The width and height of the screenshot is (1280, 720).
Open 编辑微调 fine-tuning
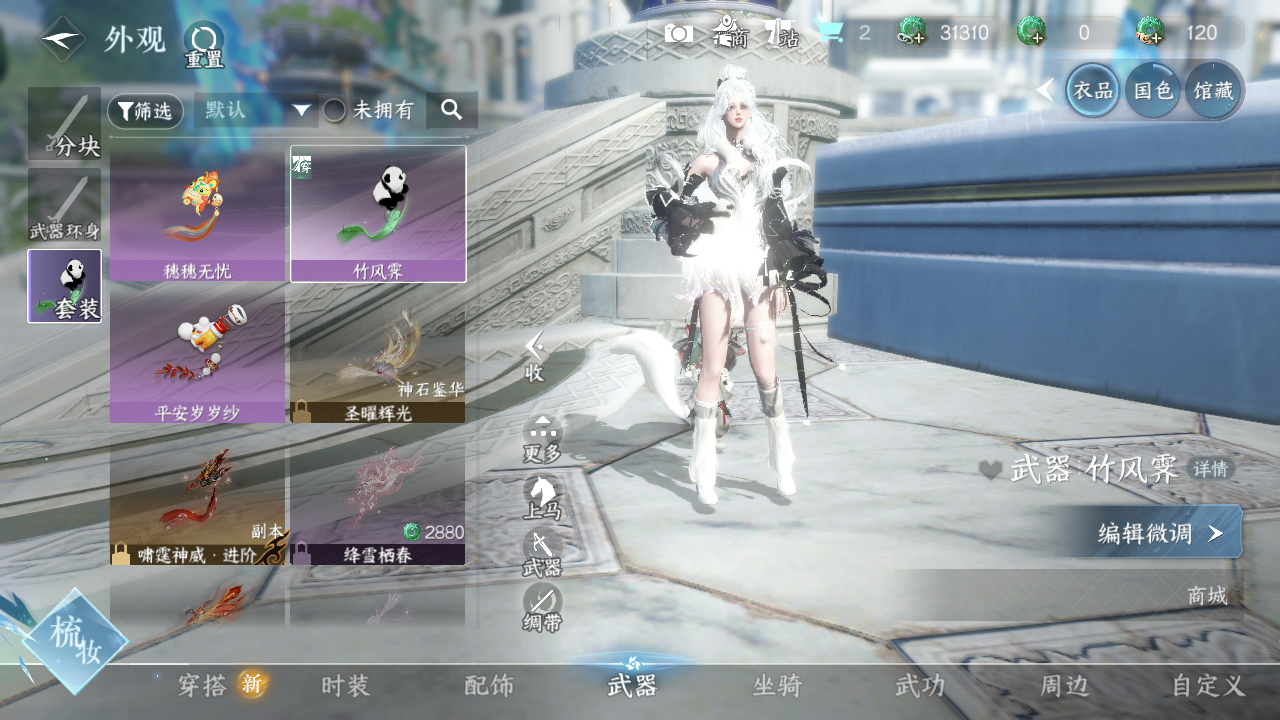click(1150, 532)
